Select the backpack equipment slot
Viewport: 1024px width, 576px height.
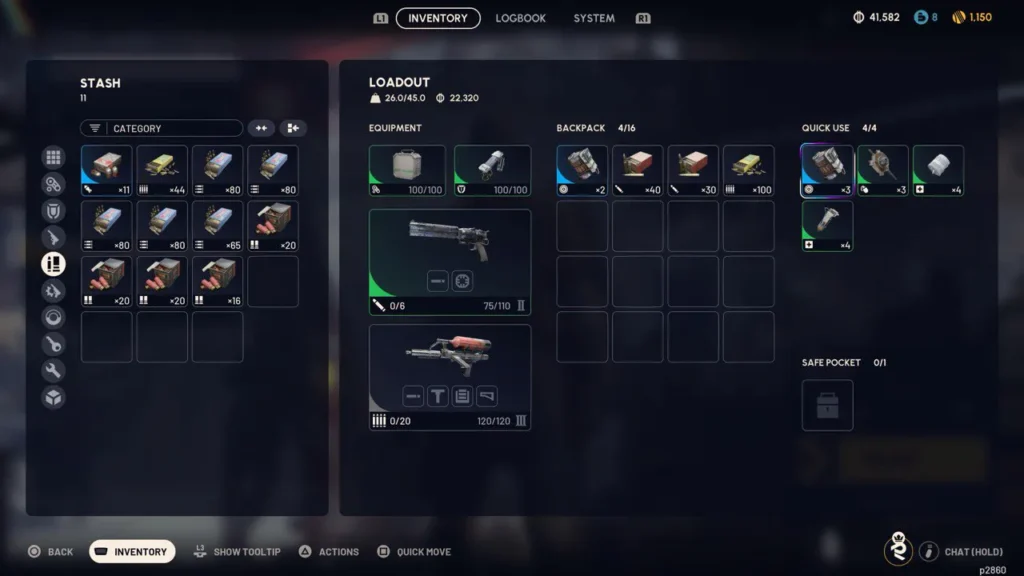pos(407,171)
